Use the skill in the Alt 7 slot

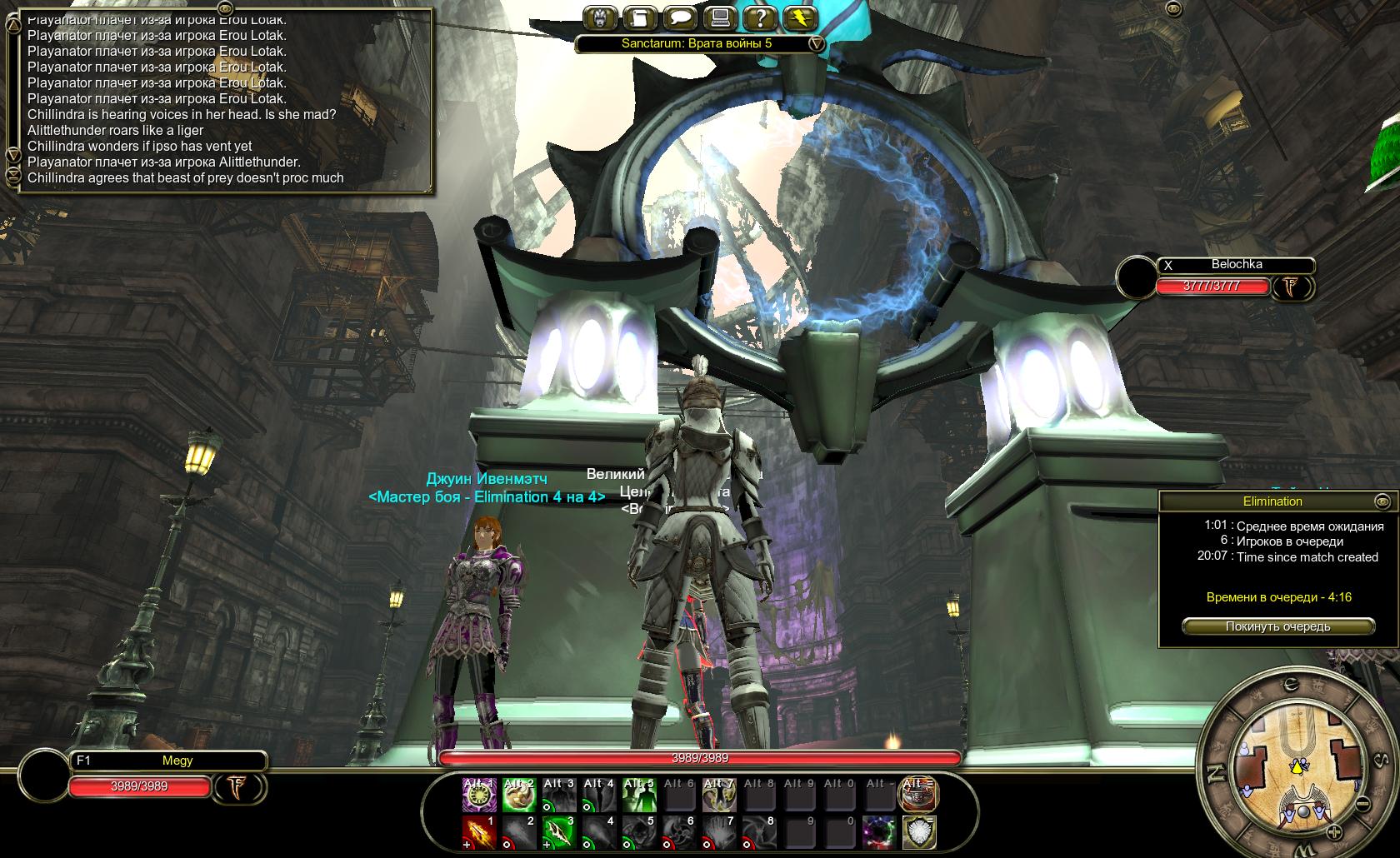point(719,795)
